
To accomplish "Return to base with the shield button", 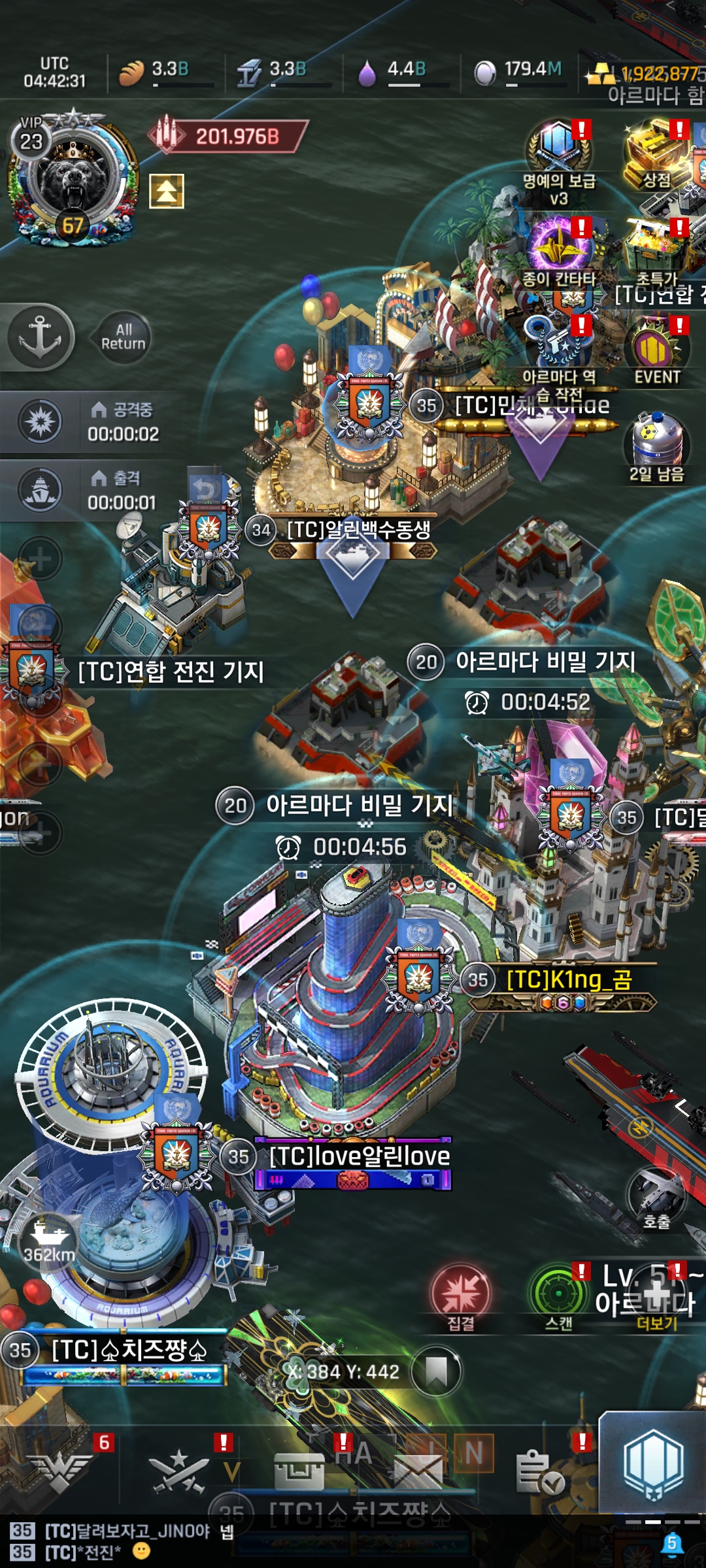I will pos(652,1463).
